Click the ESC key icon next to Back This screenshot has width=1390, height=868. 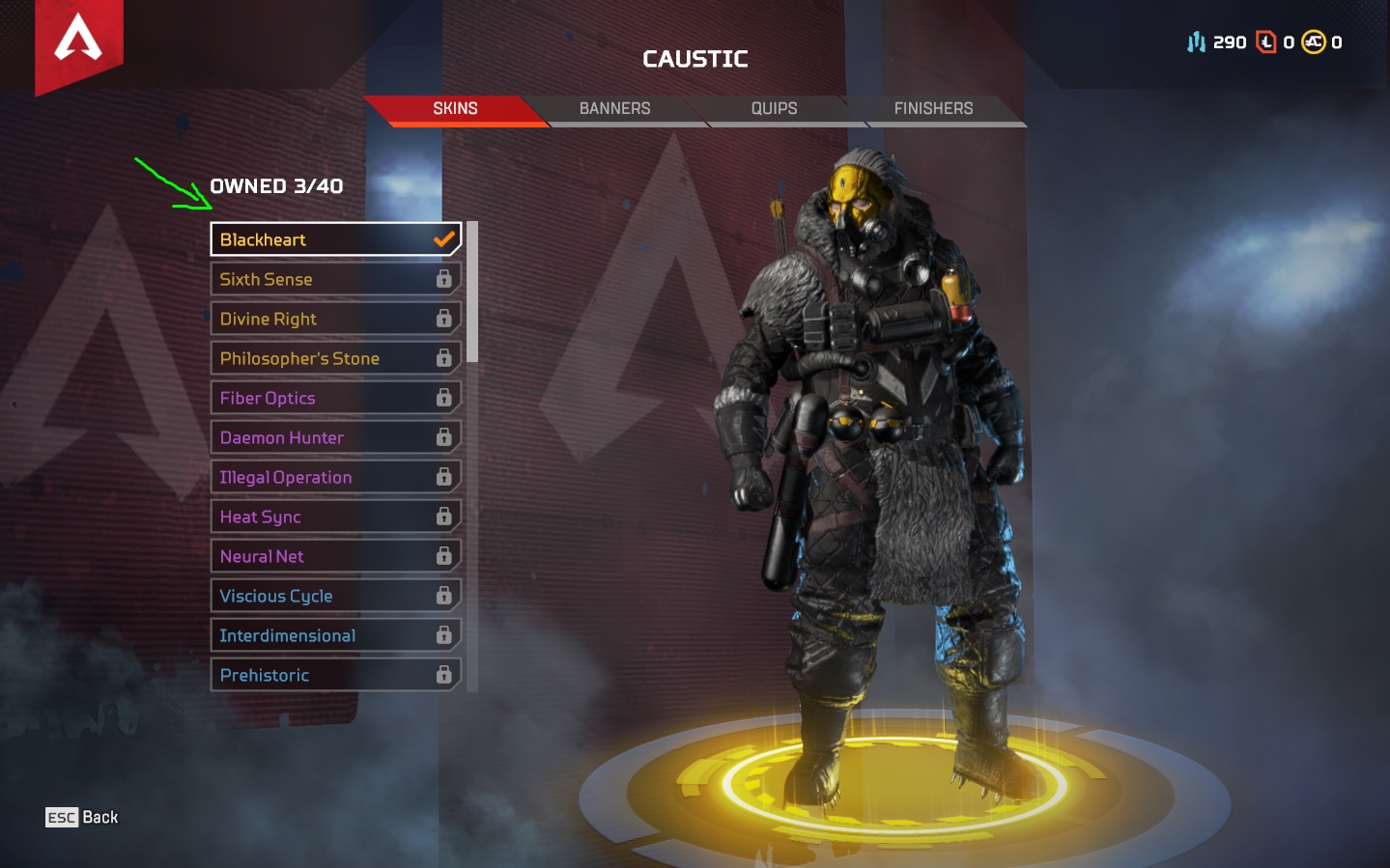click(61, 817)
